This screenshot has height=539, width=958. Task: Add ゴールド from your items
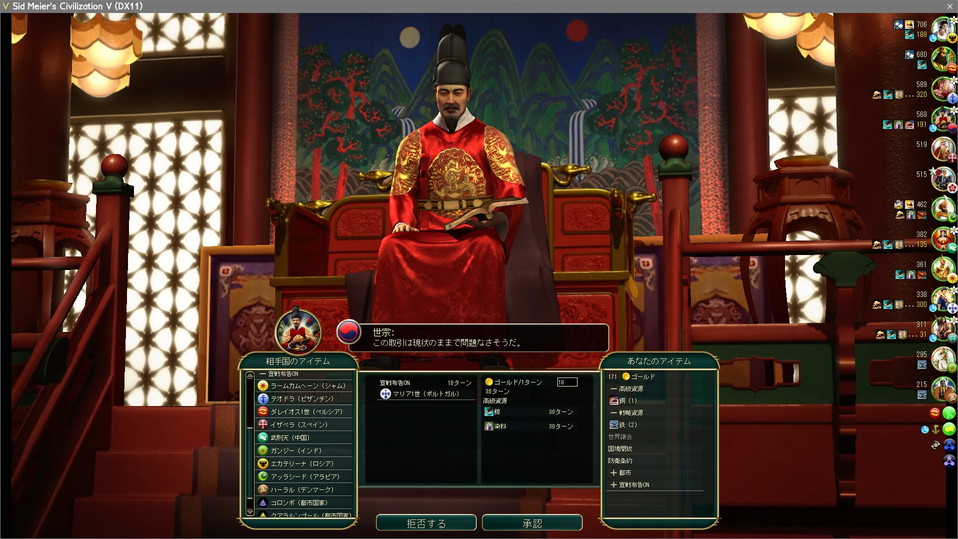click(x=642, y=376)
